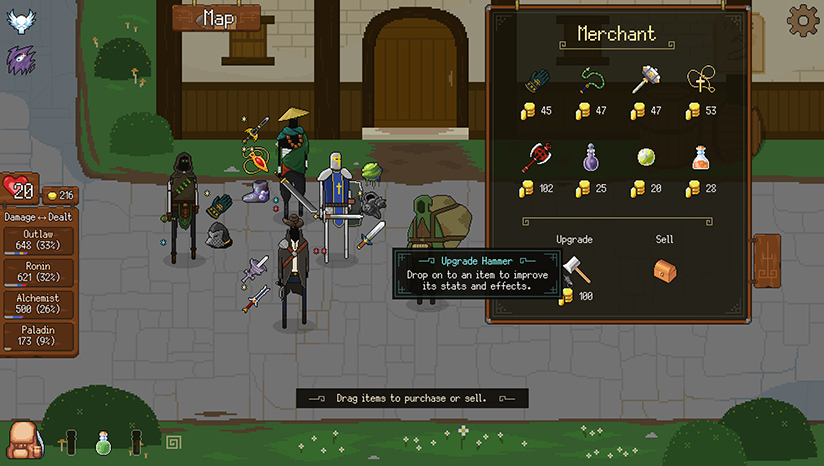Toggle the Damage Dealt stats header
The width and height of the screenshot is (824, 466).
40,216
